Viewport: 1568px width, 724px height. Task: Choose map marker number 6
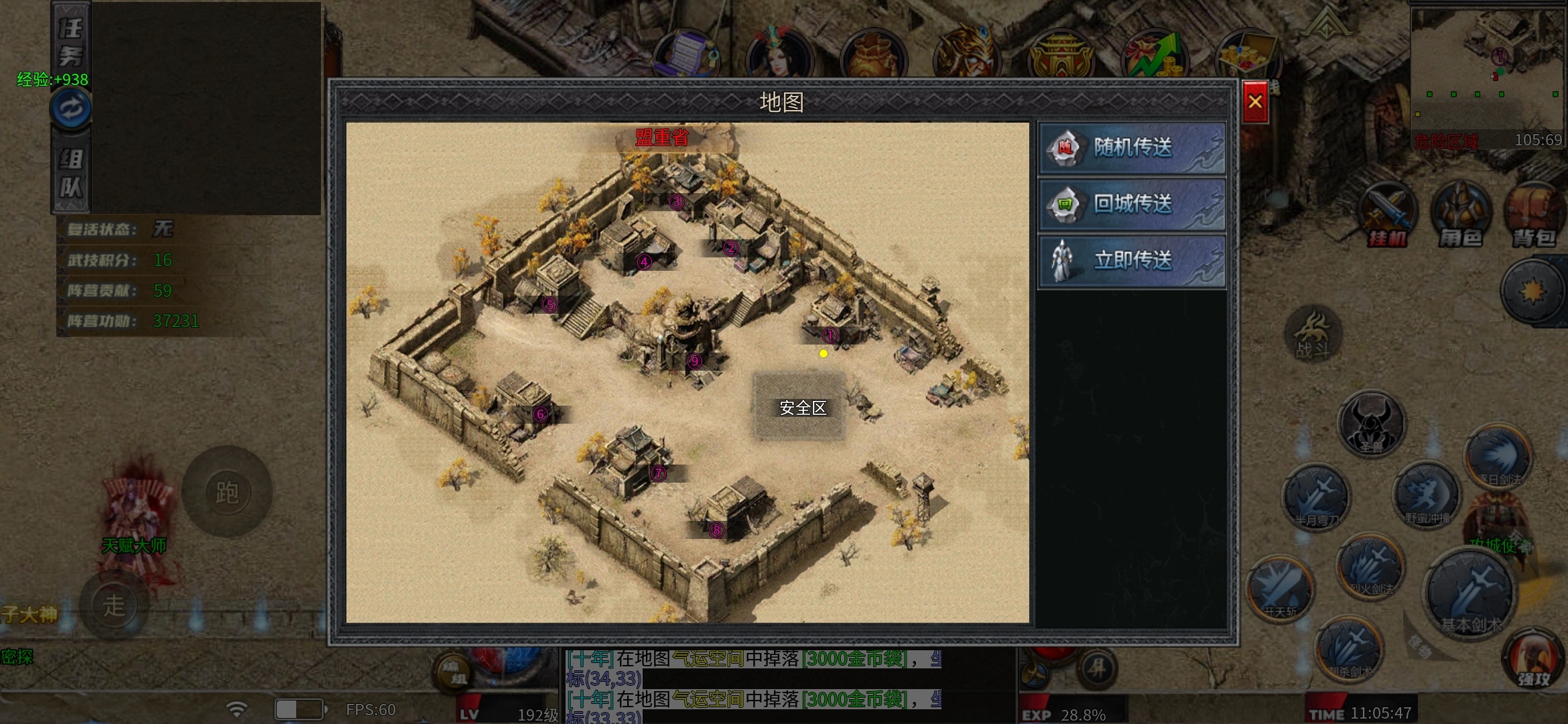point(541,414)
